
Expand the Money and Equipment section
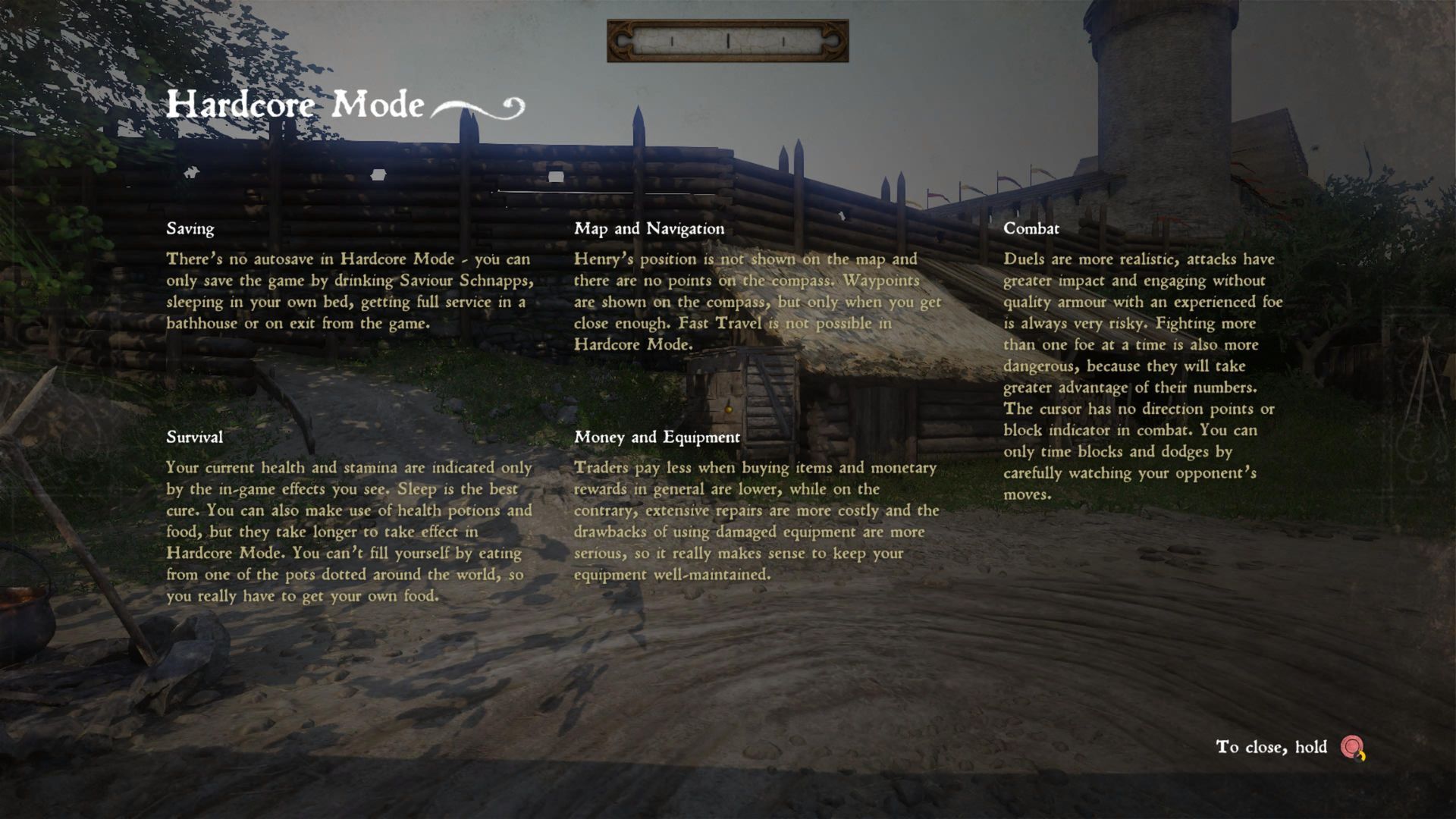coord(658,437)
